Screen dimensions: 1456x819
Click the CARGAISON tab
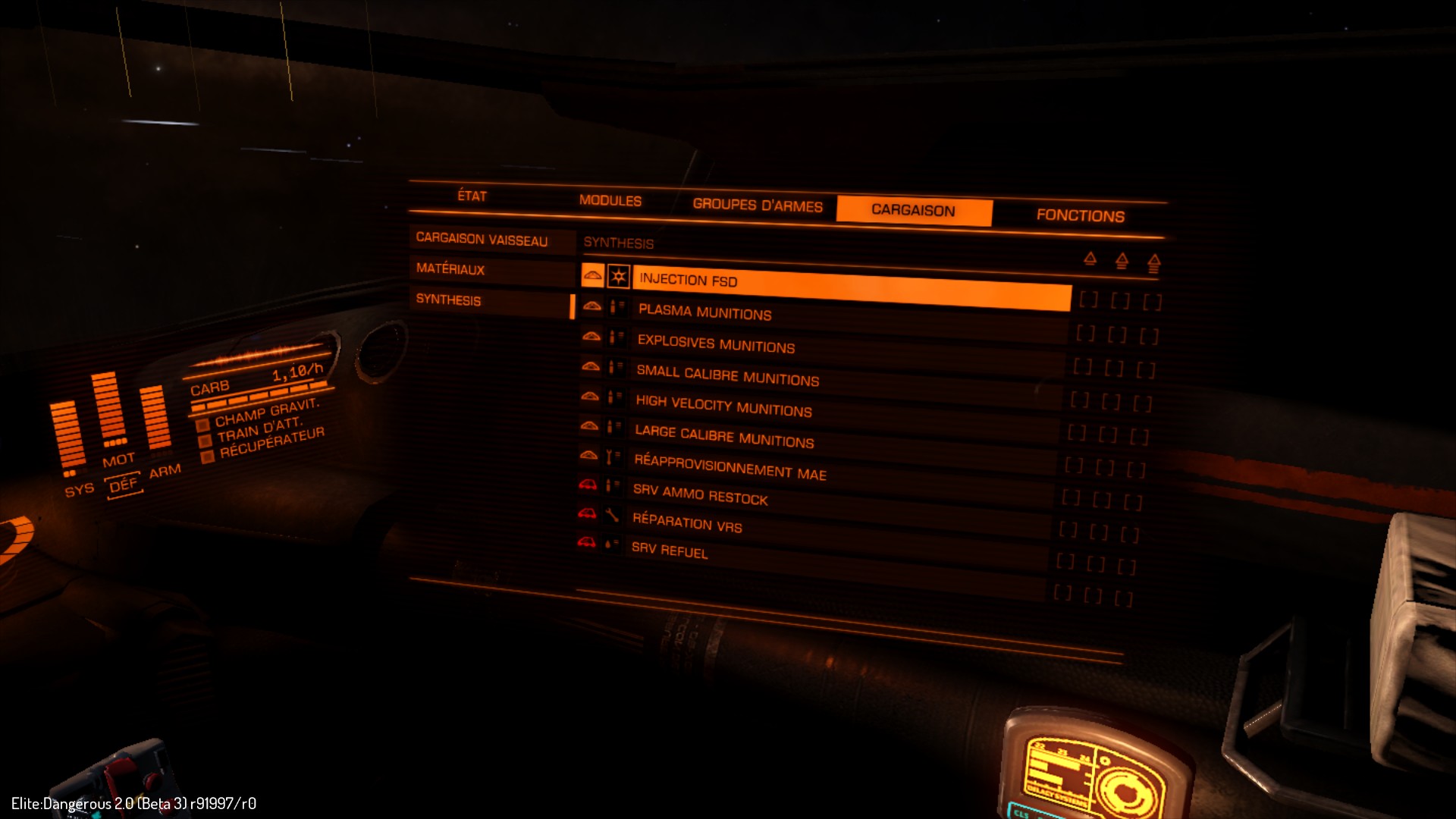click(x=913, y=211)
